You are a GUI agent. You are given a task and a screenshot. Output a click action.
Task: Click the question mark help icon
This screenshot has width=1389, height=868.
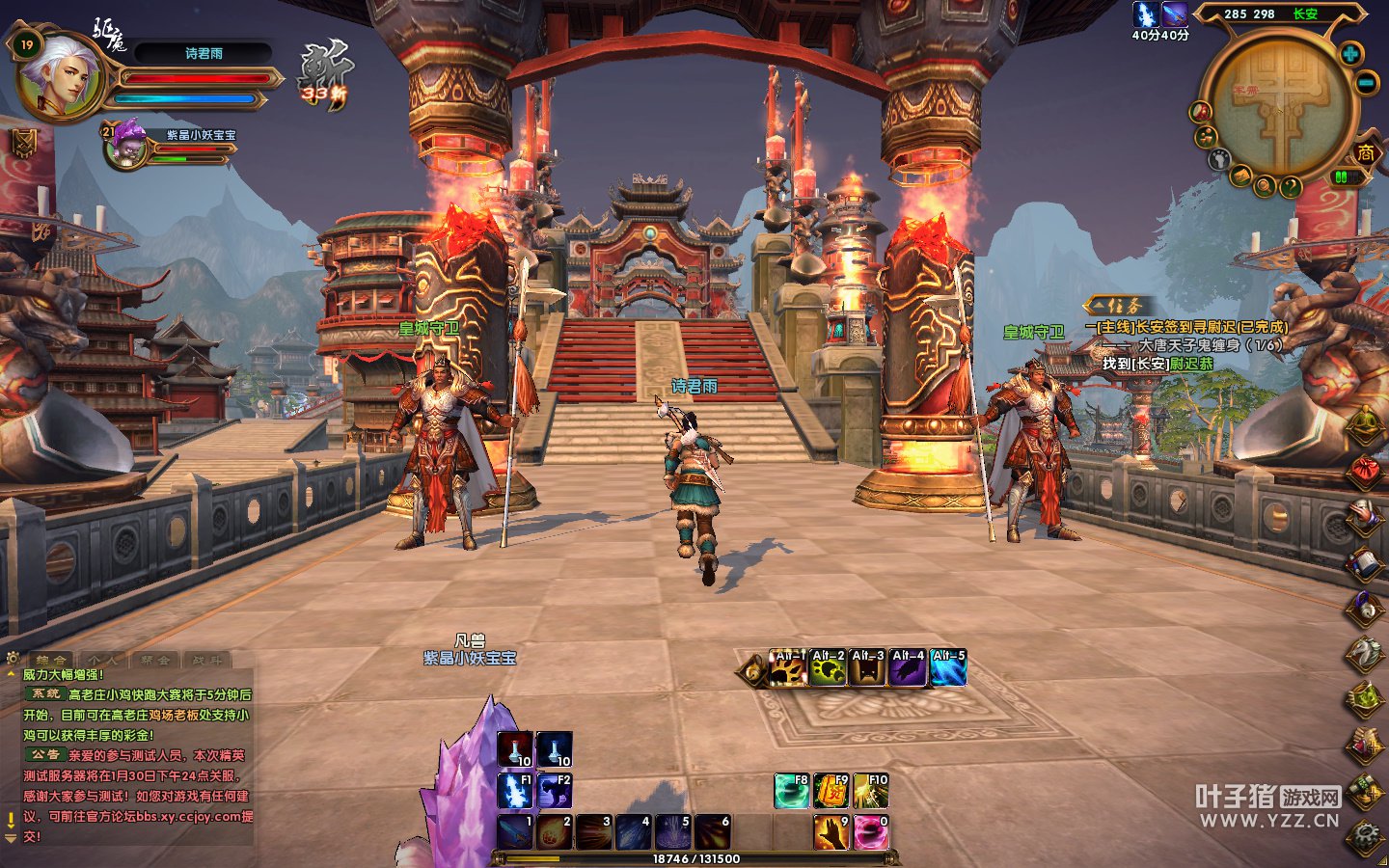(1291, 188)
